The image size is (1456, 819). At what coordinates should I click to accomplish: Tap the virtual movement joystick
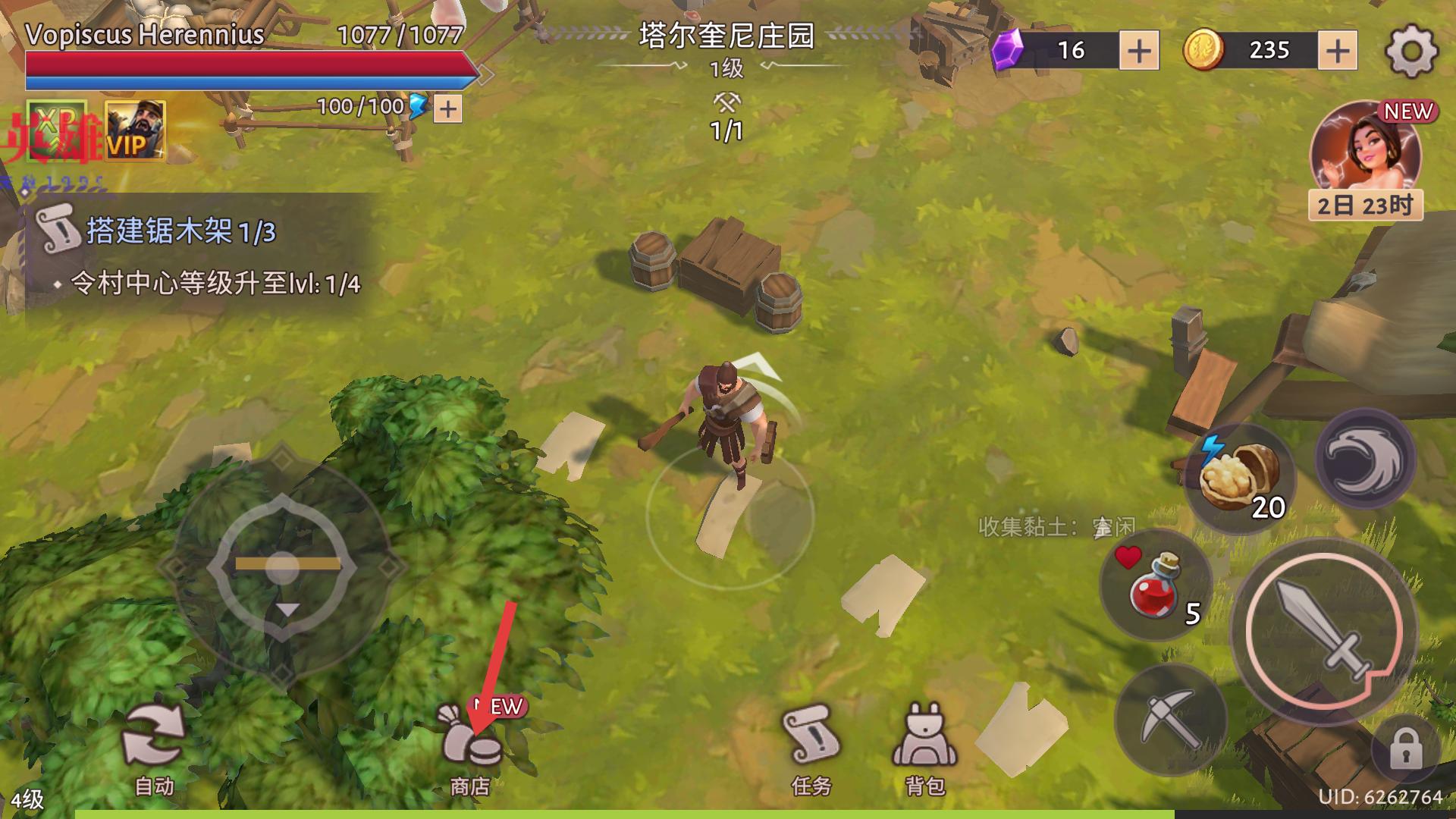click(283, 565)
